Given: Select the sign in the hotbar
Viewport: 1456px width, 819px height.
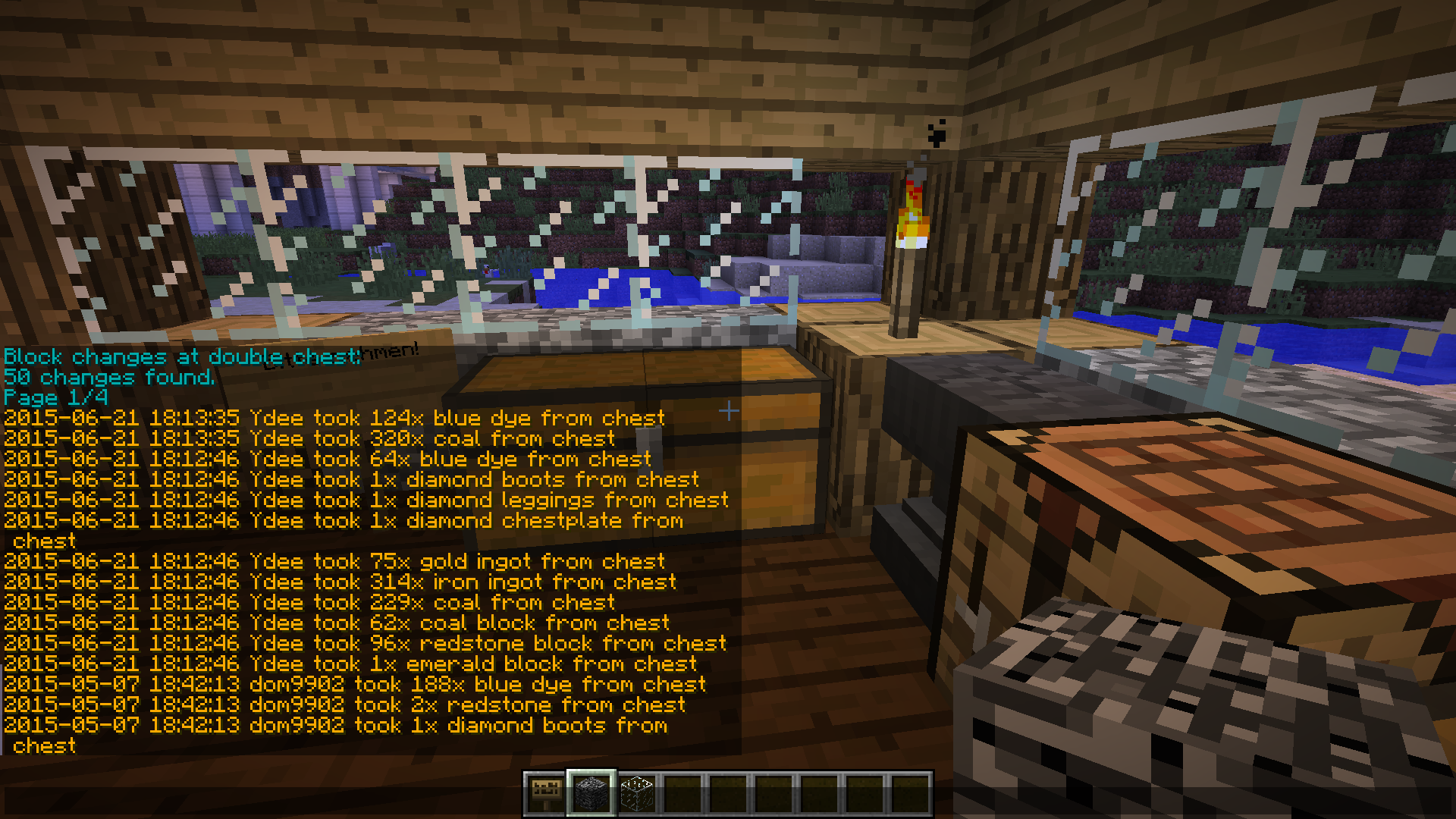Looking at the screenshot, I should pos(545,793).
